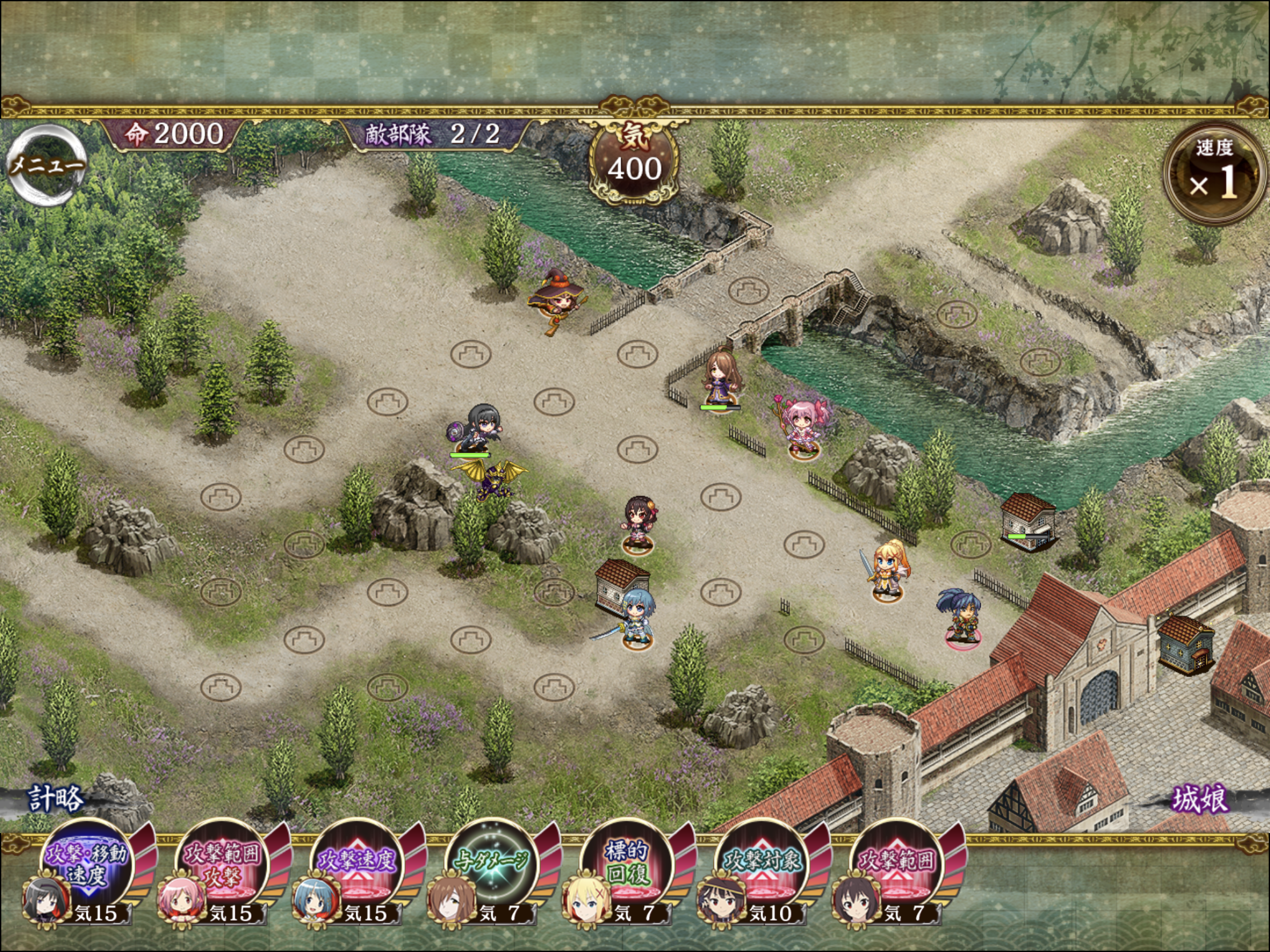Switch to the 城娘 unit list tab

[x=1200, y=799]
